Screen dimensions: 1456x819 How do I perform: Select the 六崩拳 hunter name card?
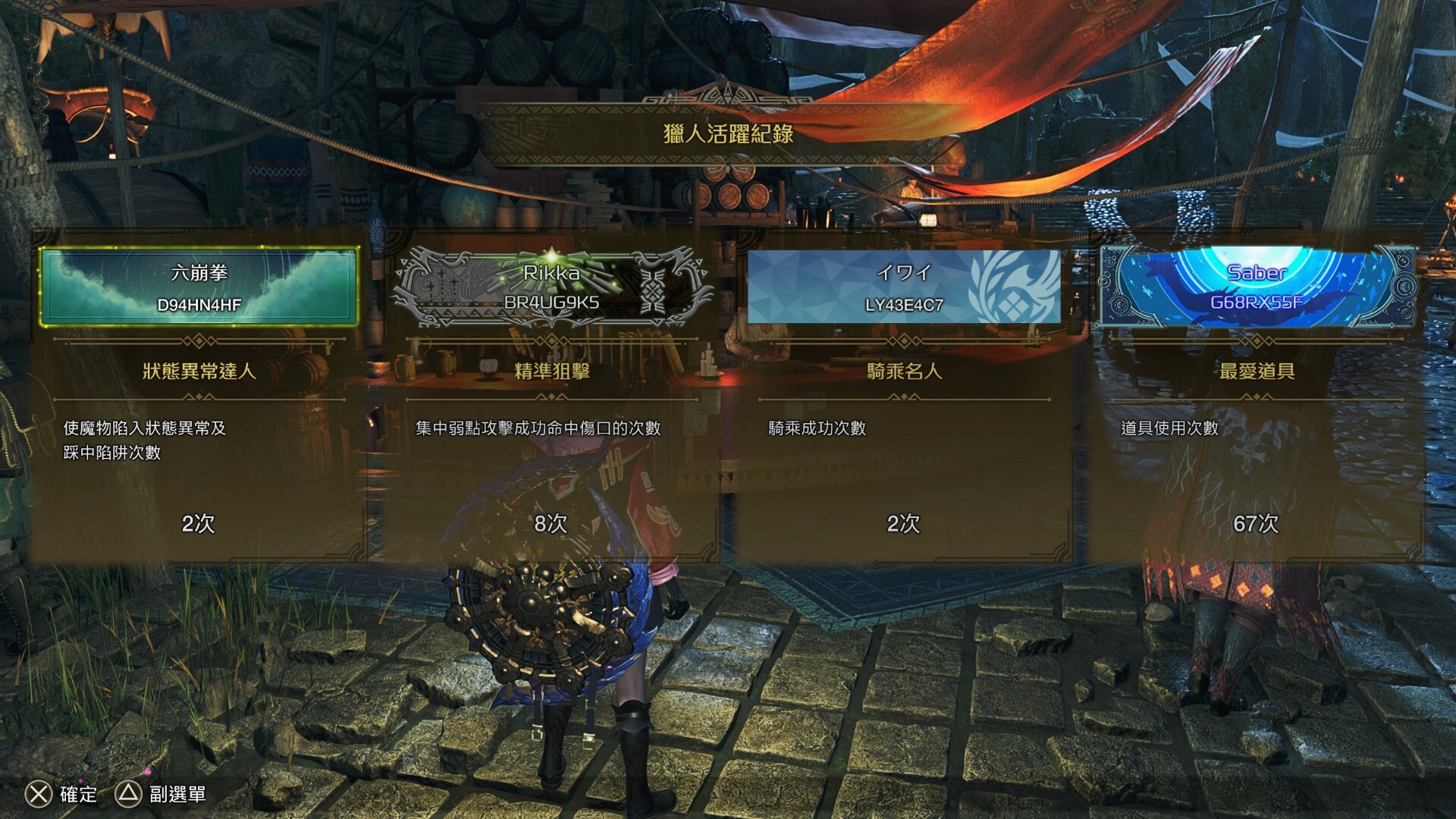199,287
